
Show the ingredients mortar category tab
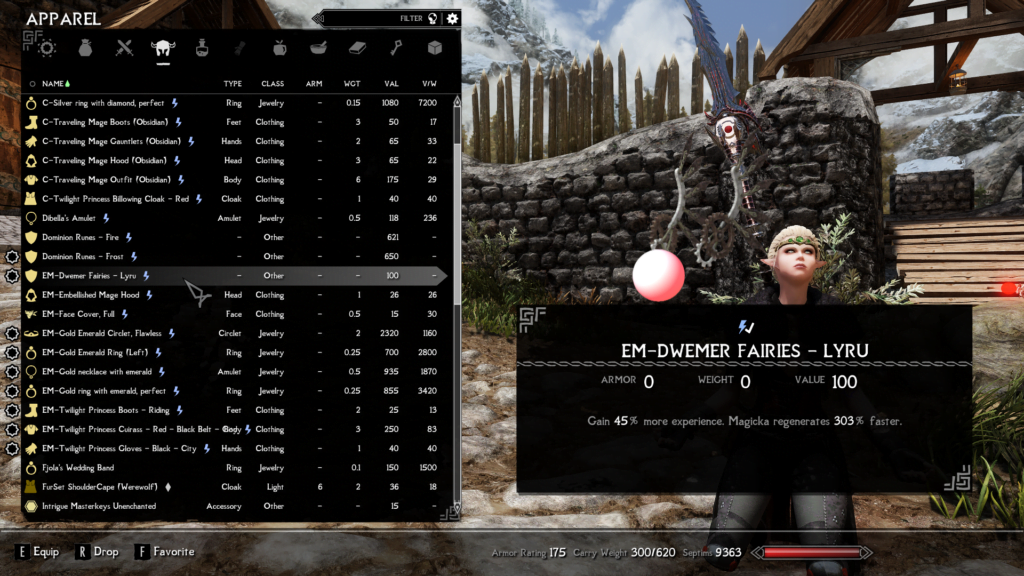[x=318, y=47]
